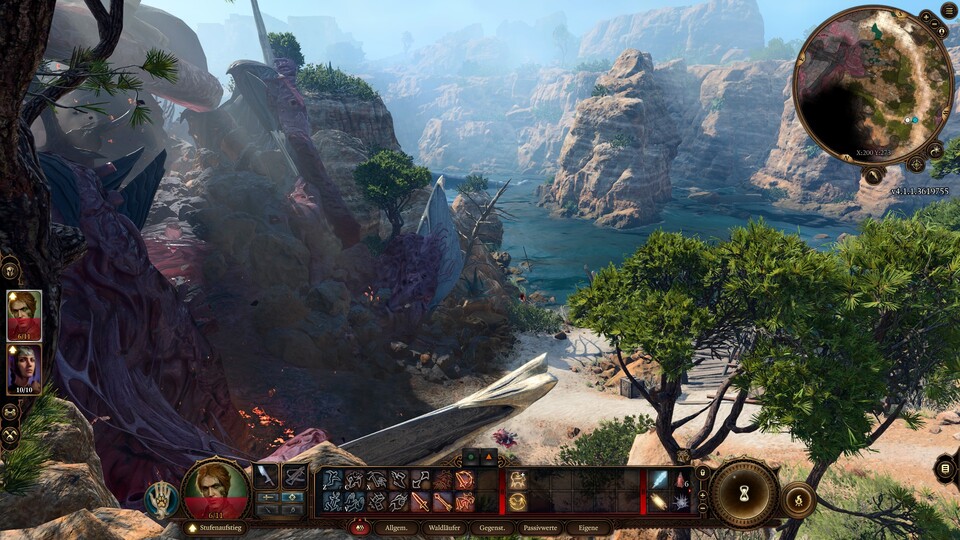Open the Waldläufer hotbar tab
This screenshot has width=960, height=540.
pyautogui.click(x=443, y=527)
